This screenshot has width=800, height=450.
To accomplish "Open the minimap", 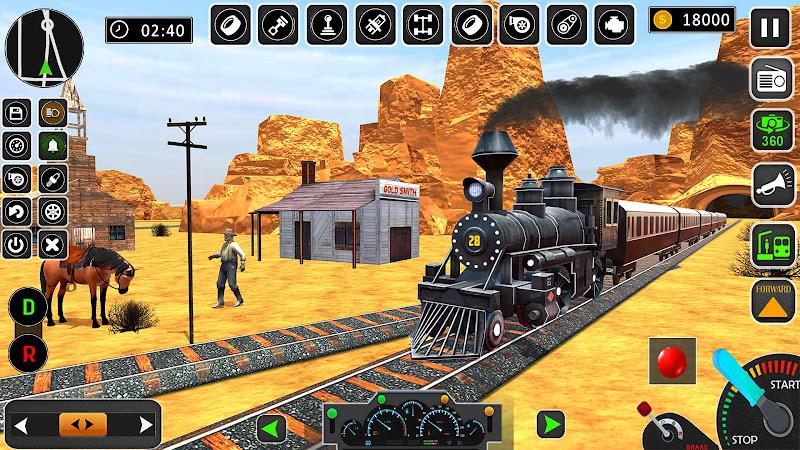I will [x=46, y=45].
